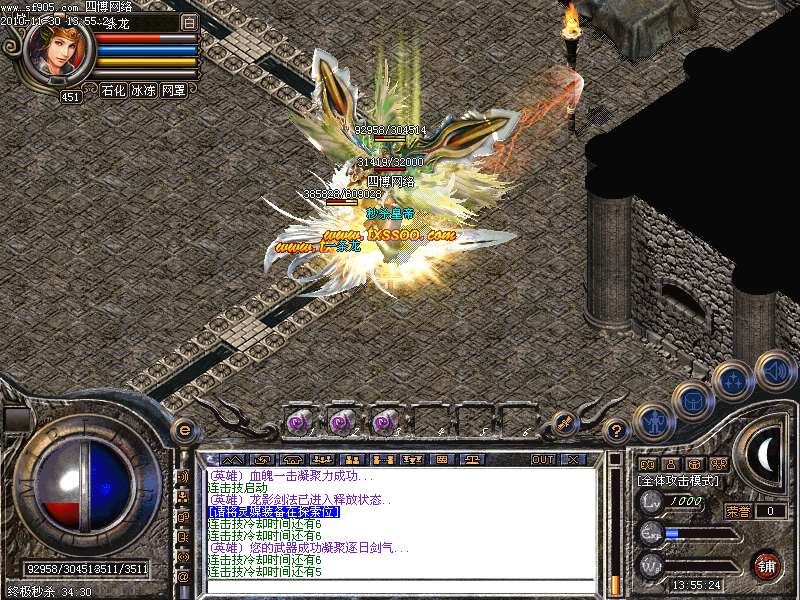The width and height of the screenshot is (800, 600).
Task: Open the skills round button with four stars
Action: coord(733,381)
